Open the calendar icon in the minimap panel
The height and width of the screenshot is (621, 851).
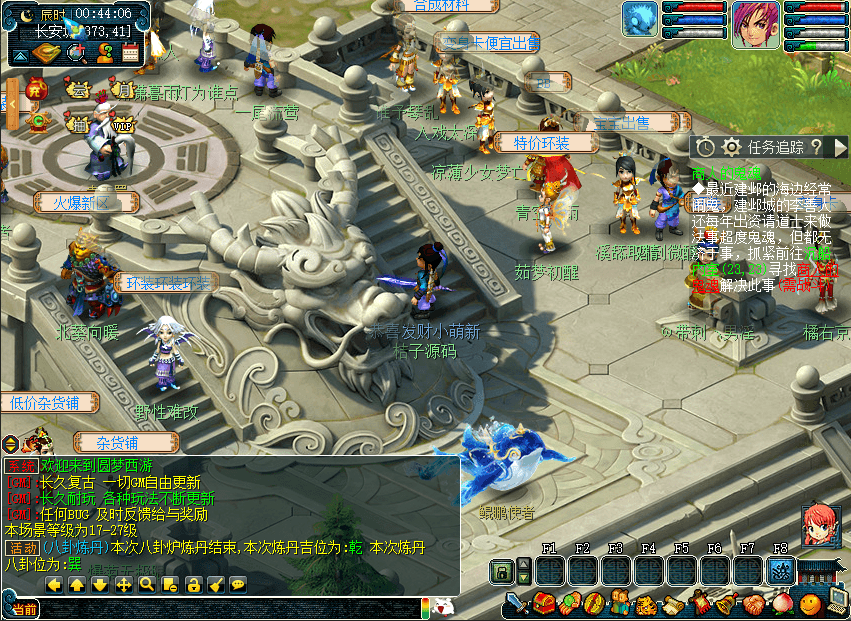click(x=129, y=53)
